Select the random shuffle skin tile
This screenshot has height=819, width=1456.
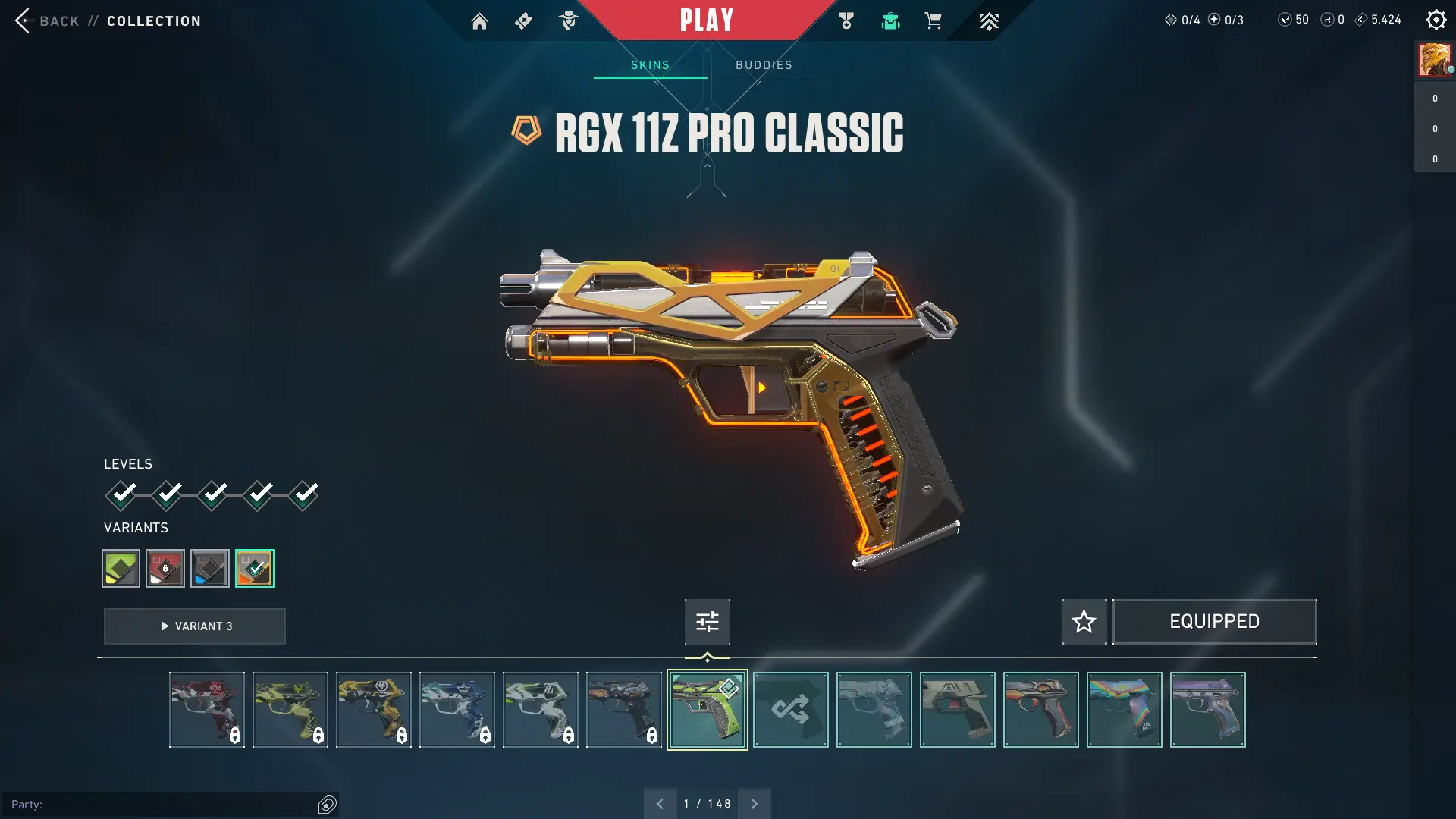(x=790, y=710)
